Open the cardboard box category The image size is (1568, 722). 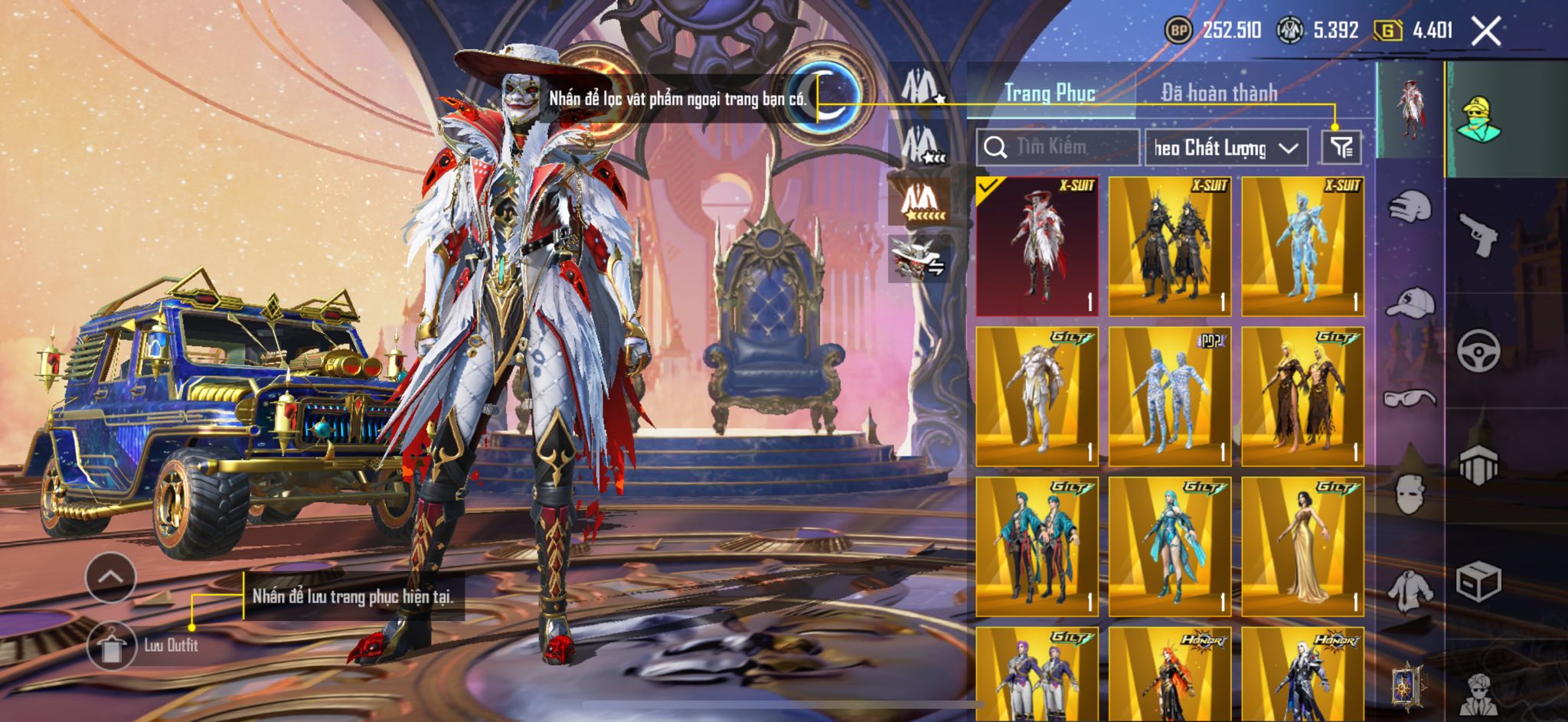[x=1477, y=582]
